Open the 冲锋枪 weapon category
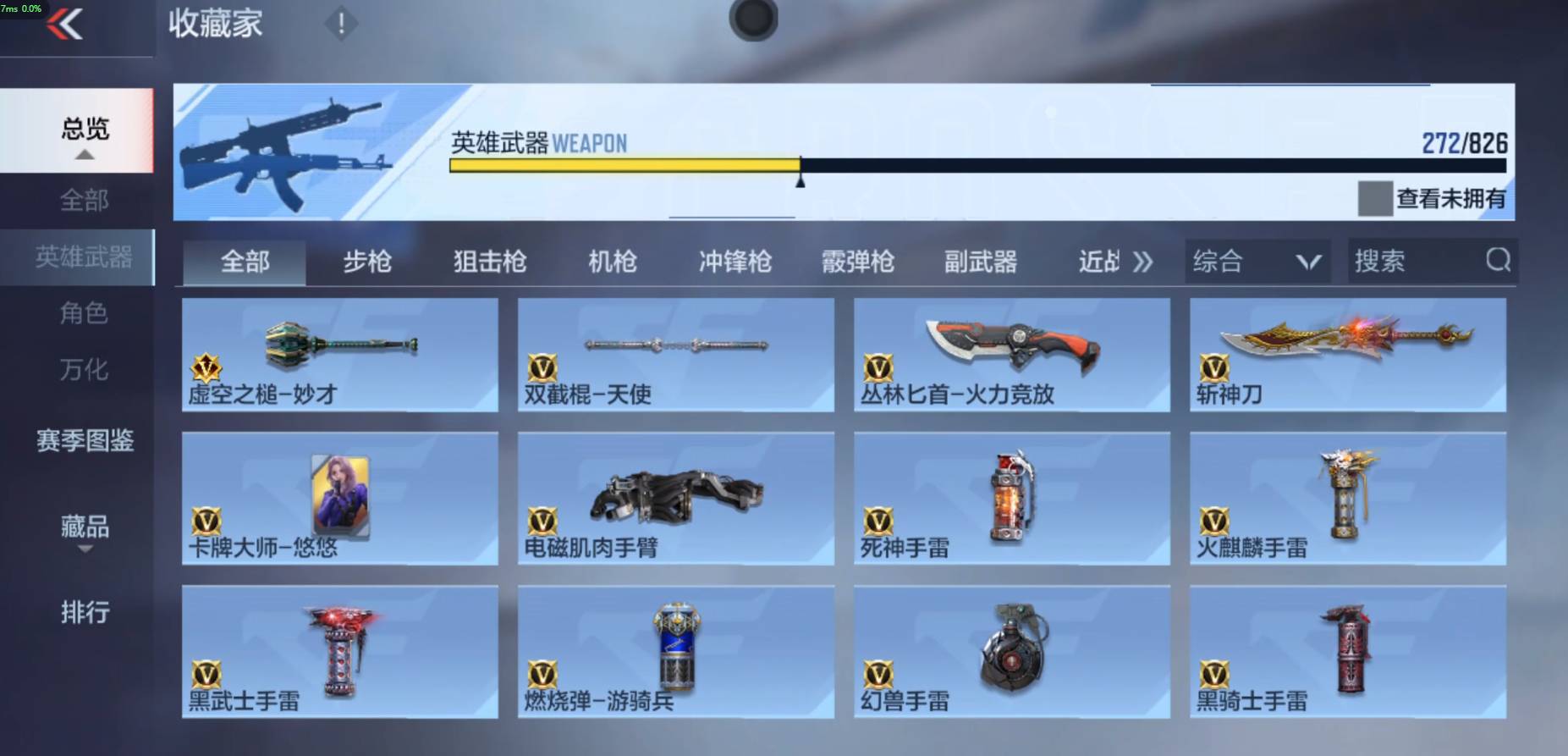 tap(734, 262)
